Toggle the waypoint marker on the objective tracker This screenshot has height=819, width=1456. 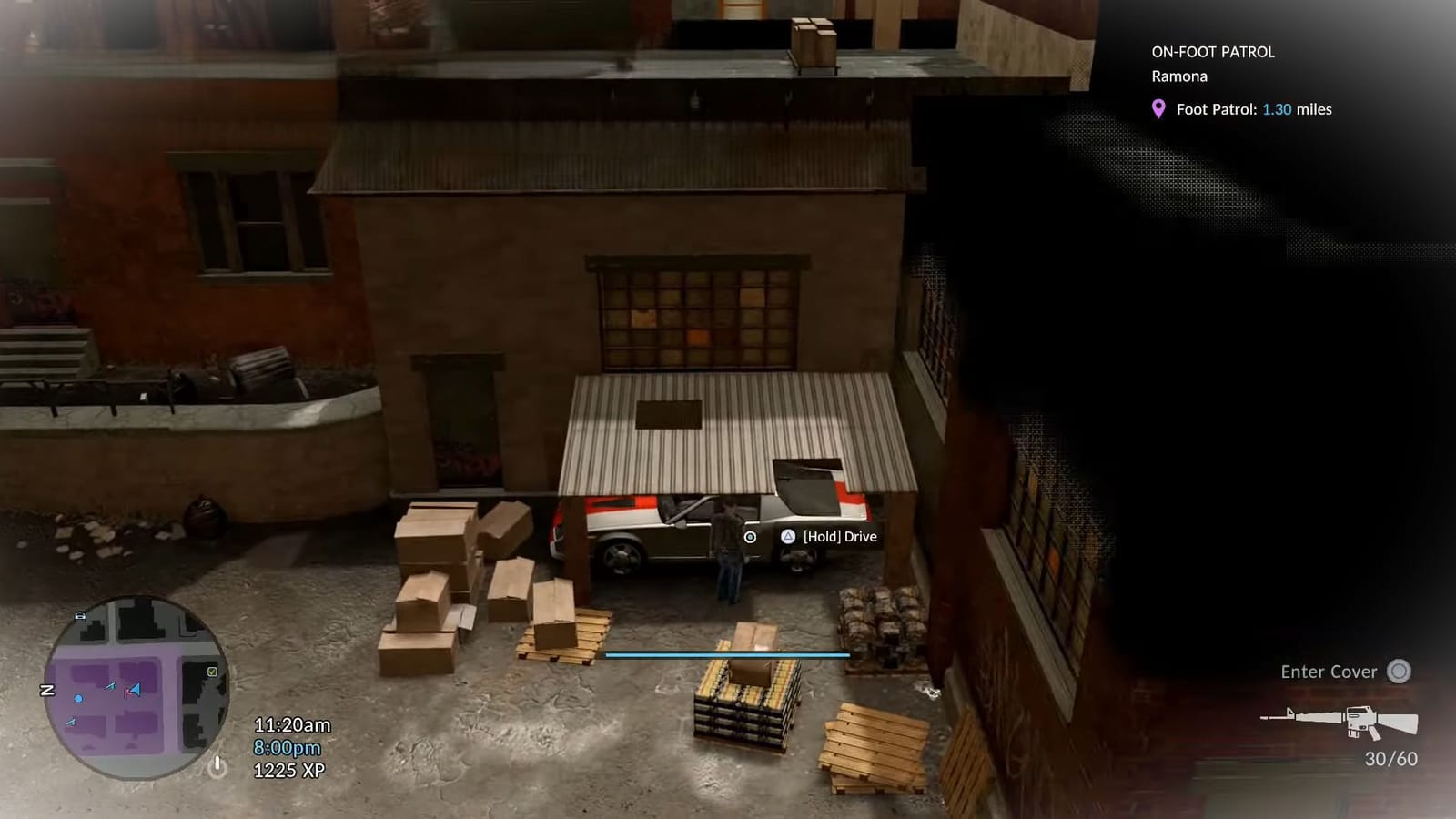pos(1158,108)
